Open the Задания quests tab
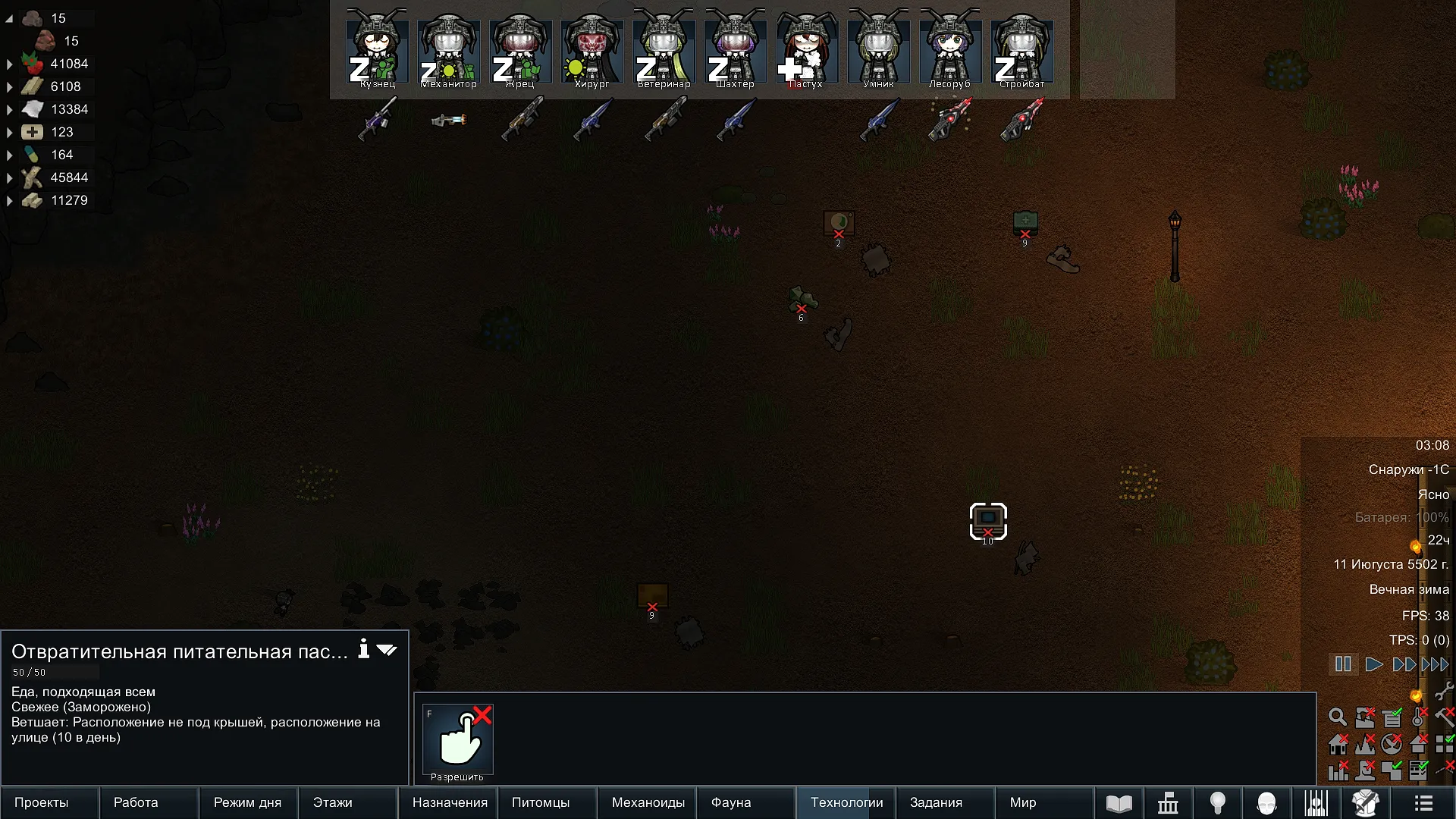The width and height of the screenshot is (1456, 819). 936,802
